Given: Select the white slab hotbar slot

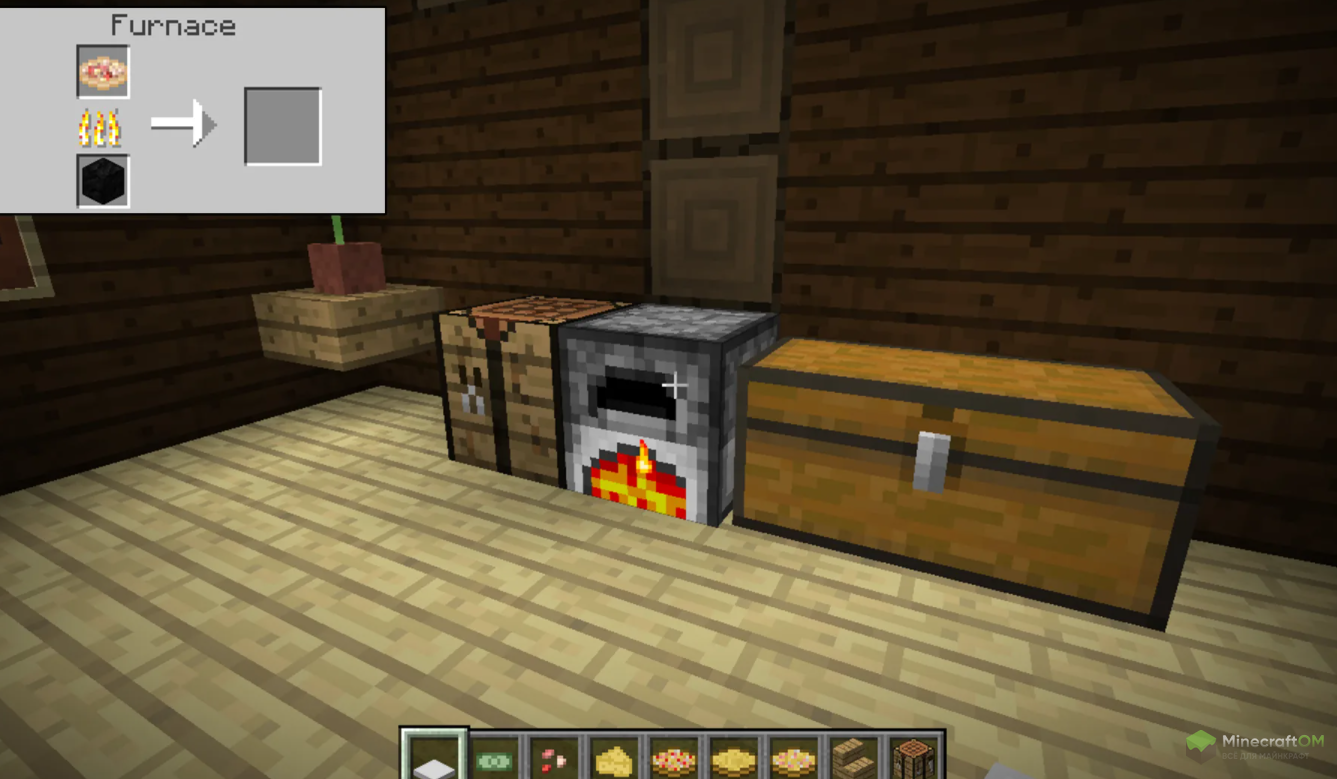Looking at the screenshot, I should pos(435,759).
